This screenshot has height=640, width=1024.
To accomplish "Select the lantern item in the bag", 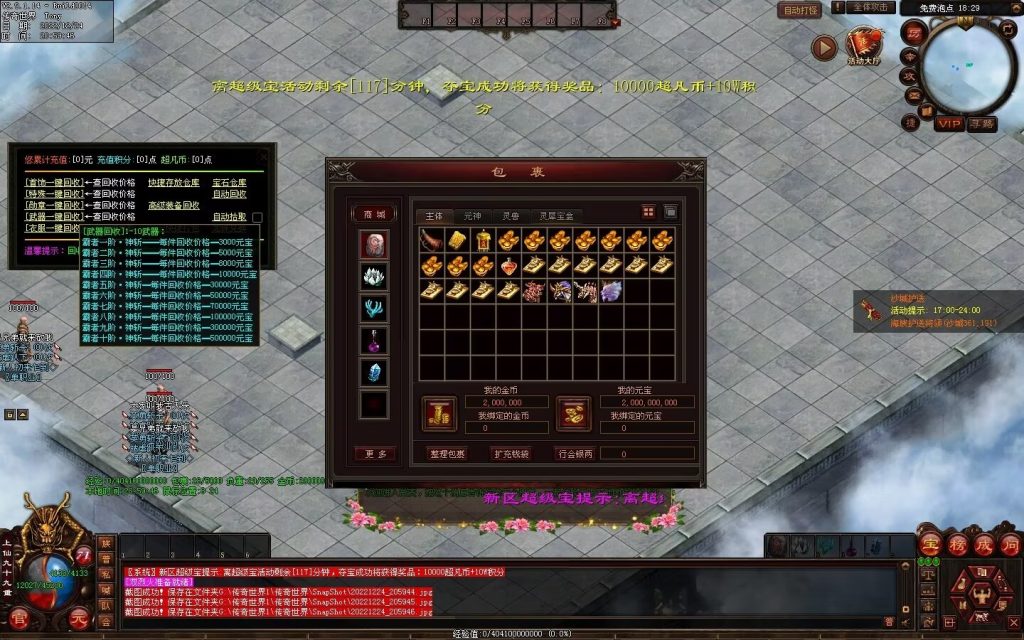I will tap(483, 240).
